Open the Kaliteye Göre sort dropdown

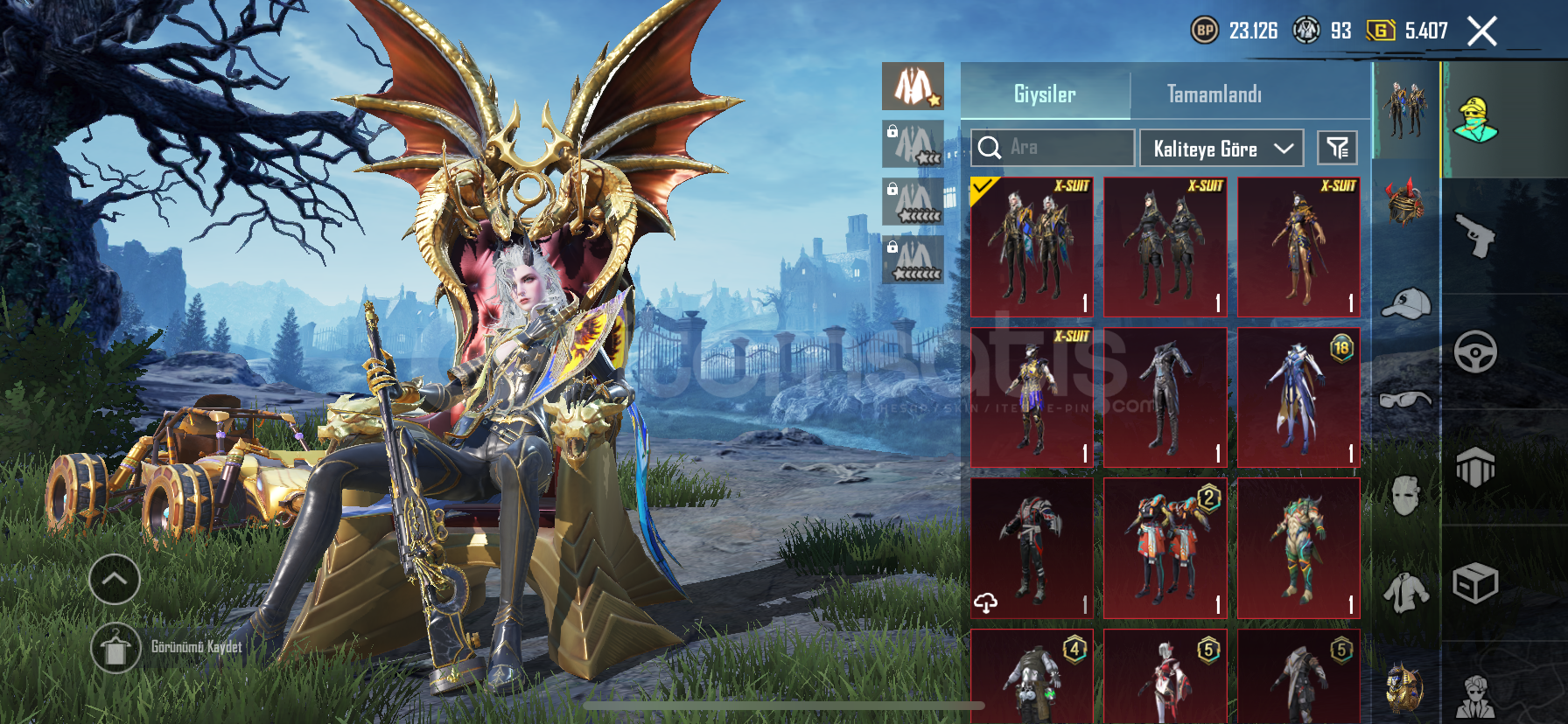tap(1221, 149)
